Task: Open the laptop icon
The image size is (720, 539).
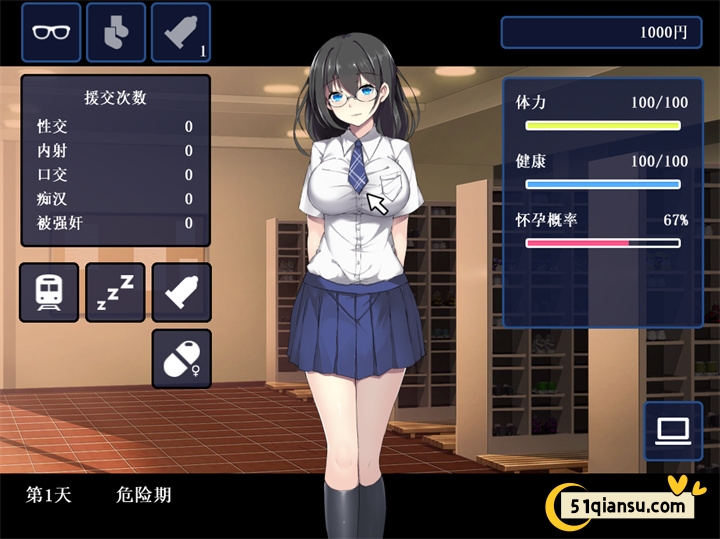Action: click(673, 431)
